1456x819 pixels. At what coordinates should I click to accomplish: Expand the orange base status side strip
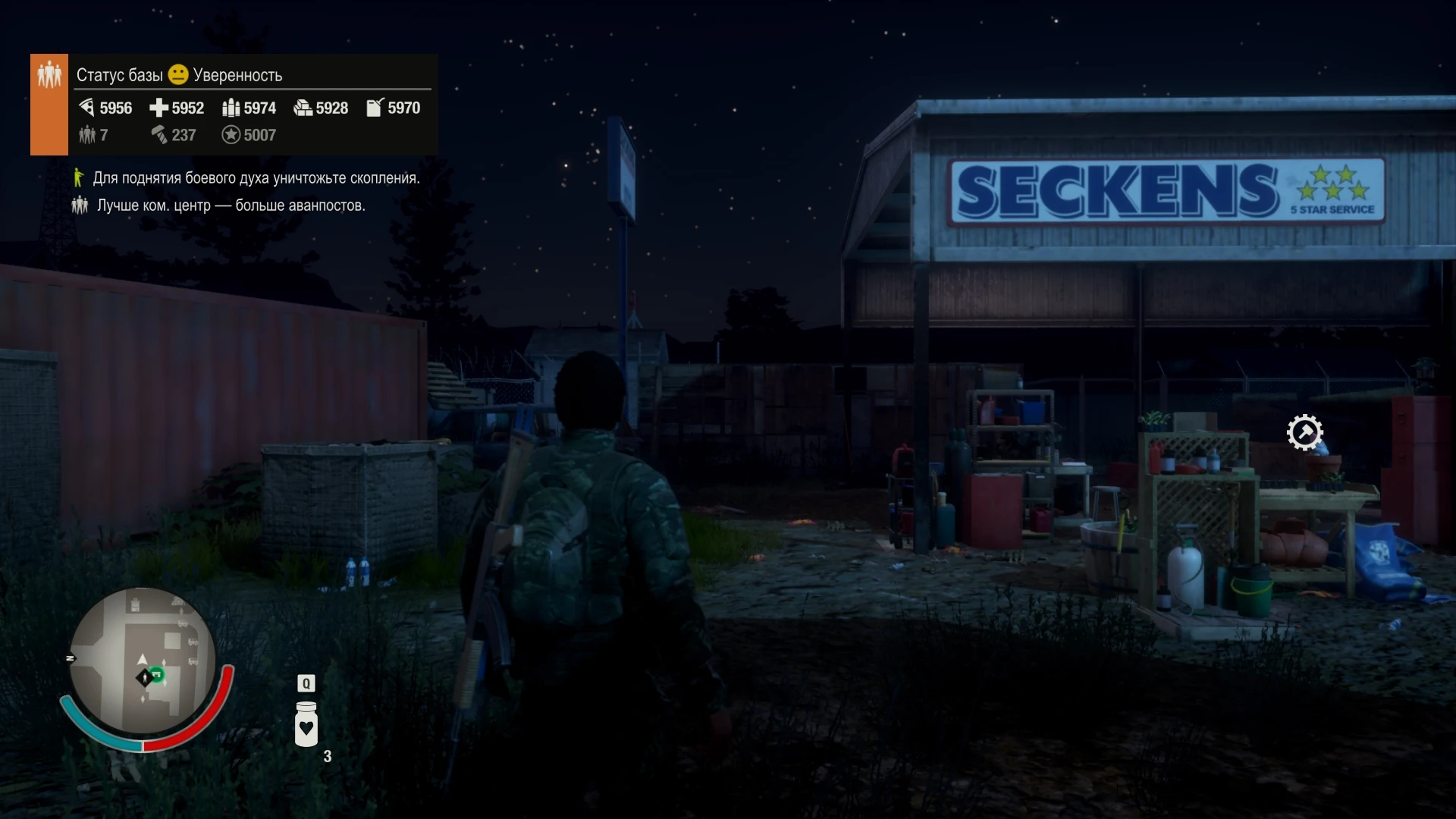click(49, 104)
